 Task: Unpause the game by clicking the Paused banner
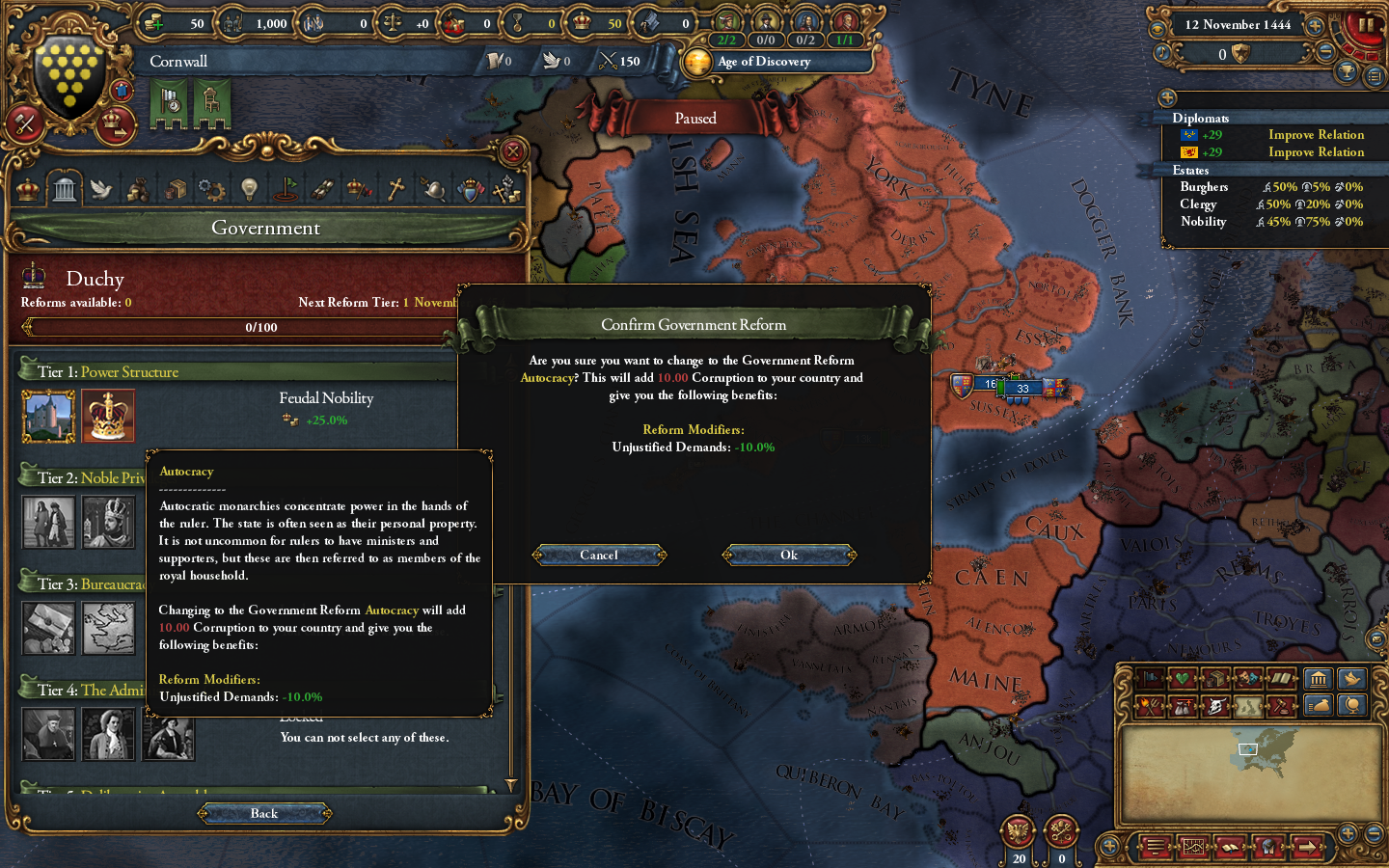(694, 118)
